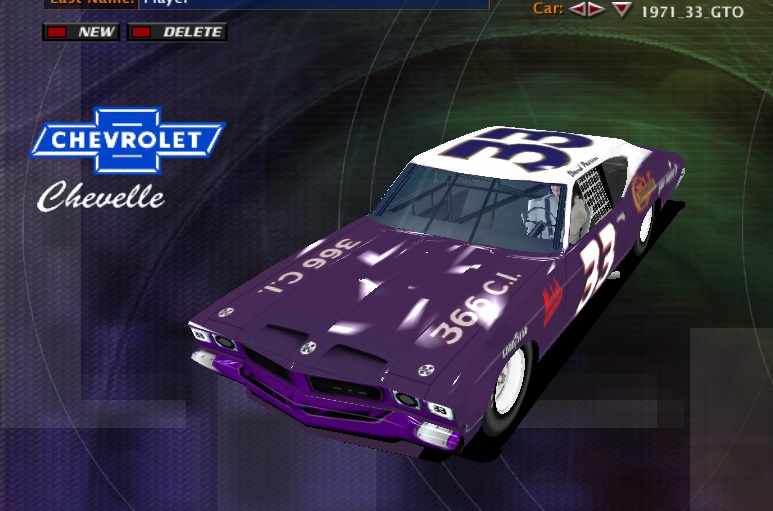The height and width of the screenshot is (511, 773).
Task: Select the next car with right arrow
Action: coord(596,10)
